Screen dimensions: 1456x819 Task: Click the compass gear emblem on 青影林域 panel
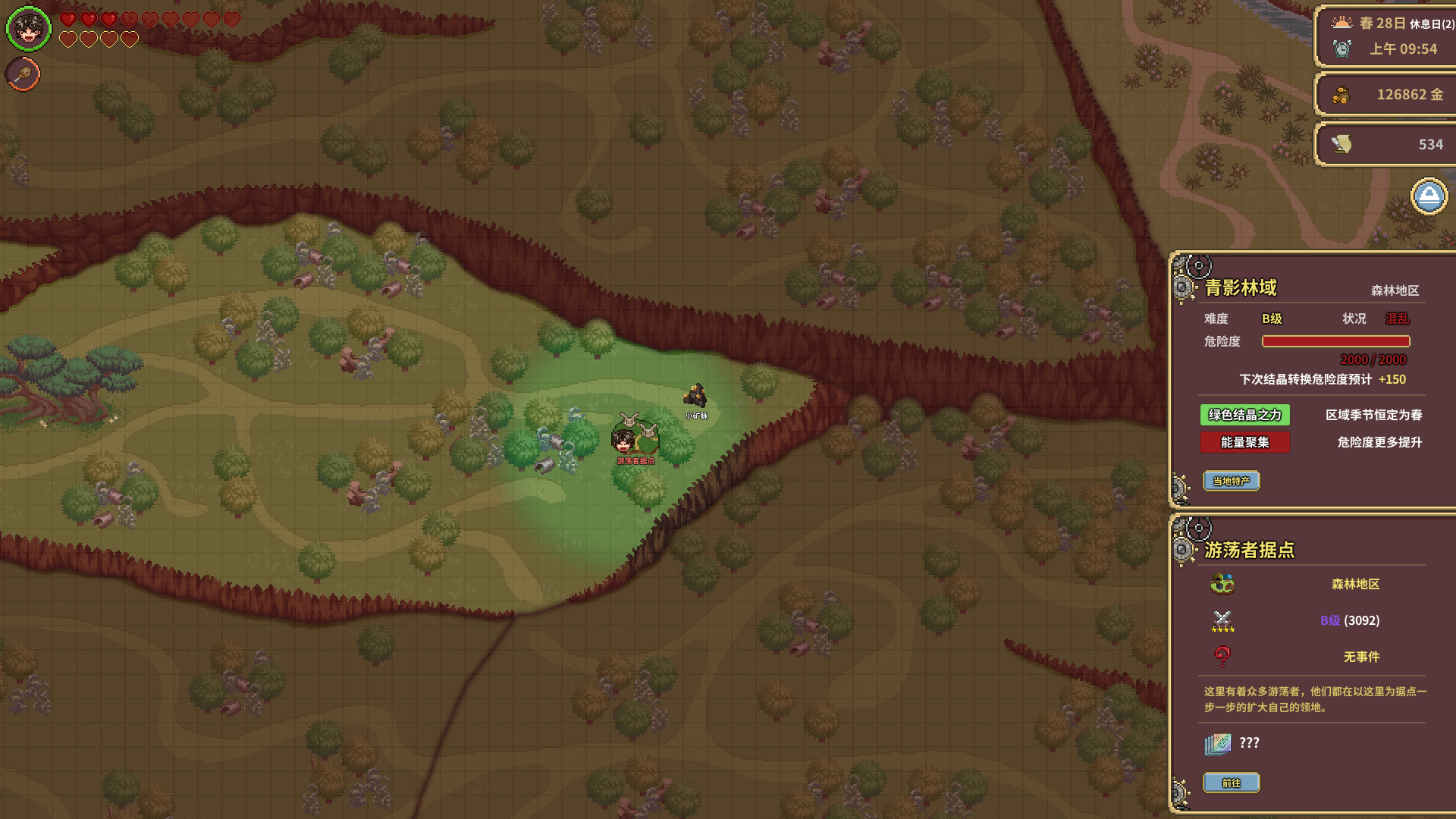click(x=1197, y=265)
